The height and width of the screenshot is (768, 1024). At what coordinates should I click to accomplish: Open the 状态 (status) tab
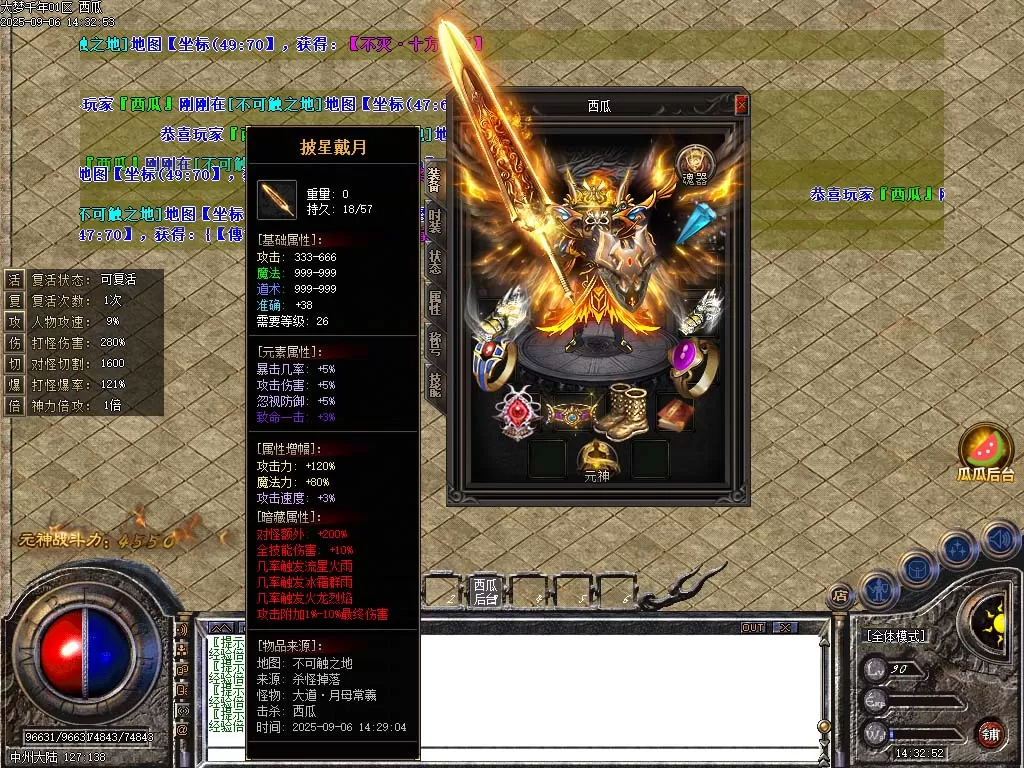click(x=435, y=260)
